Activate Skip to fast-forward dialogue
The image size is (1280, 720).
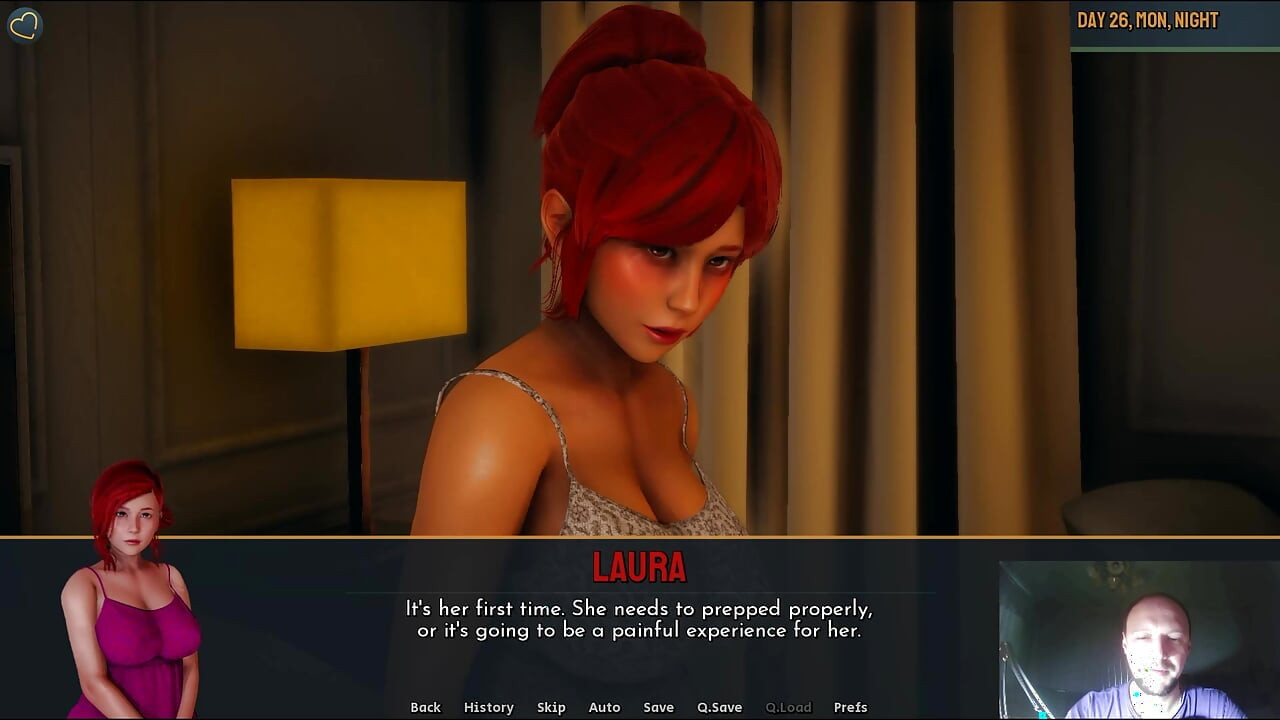point(551,707)
